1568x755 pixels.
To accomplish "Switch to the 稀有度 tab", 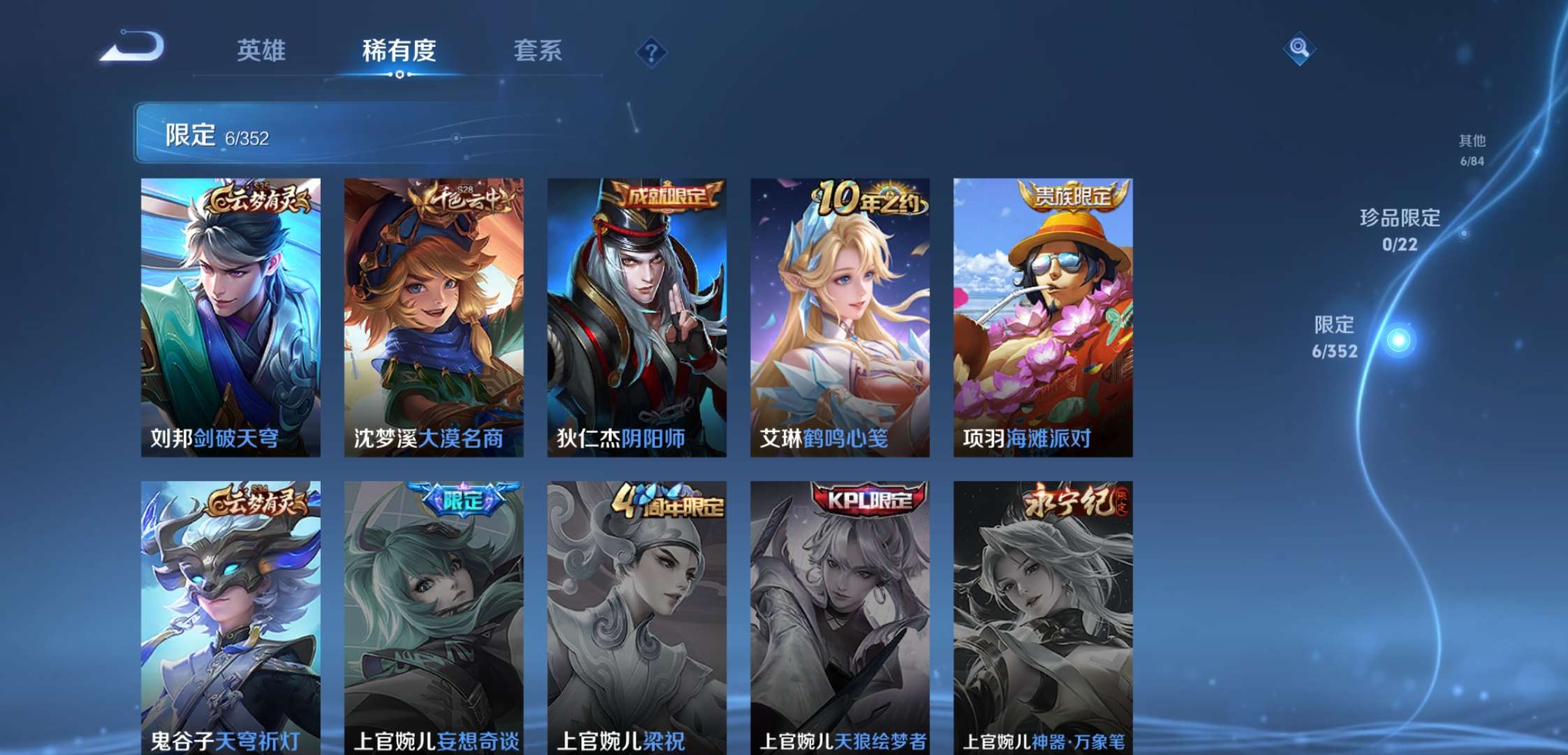I will (400, 52).
